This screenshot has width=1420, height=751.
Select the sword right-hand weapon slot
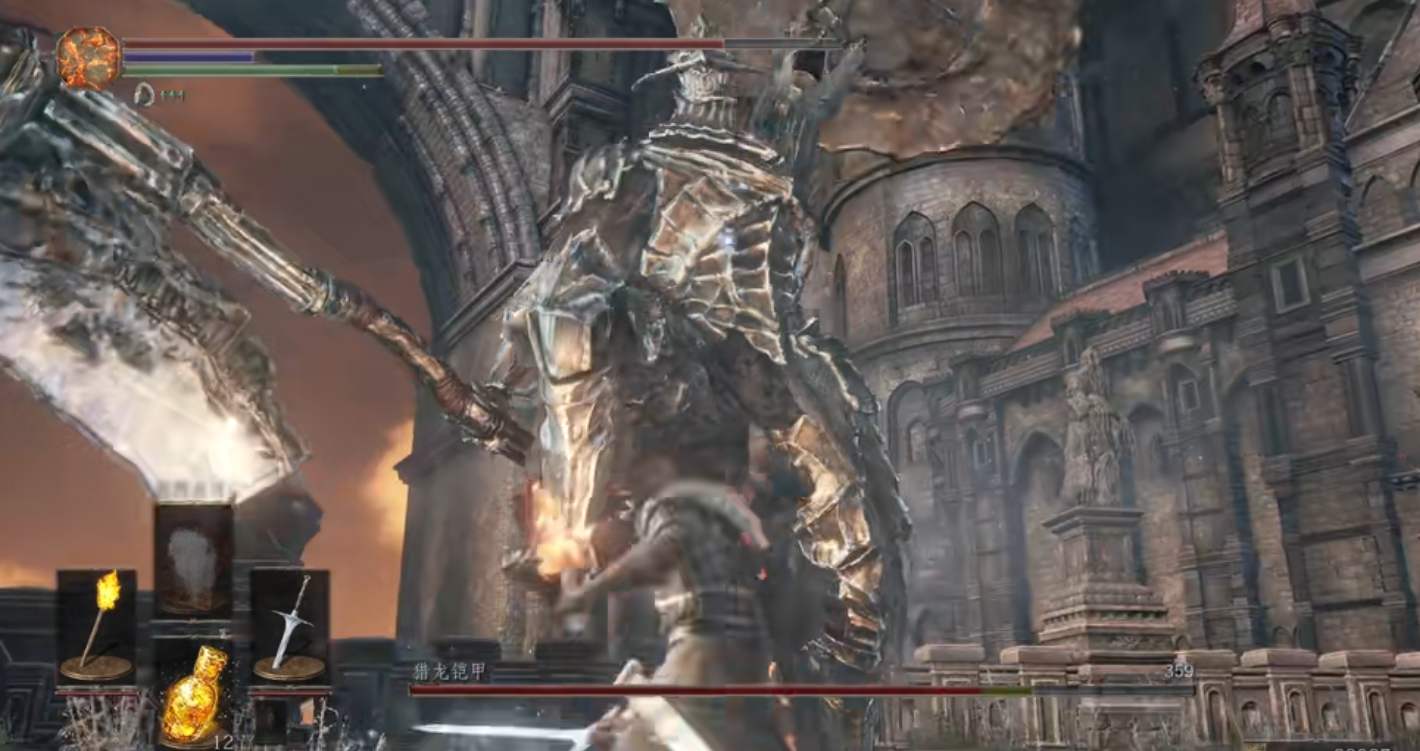pyautogui.click(x=289, y=626)
